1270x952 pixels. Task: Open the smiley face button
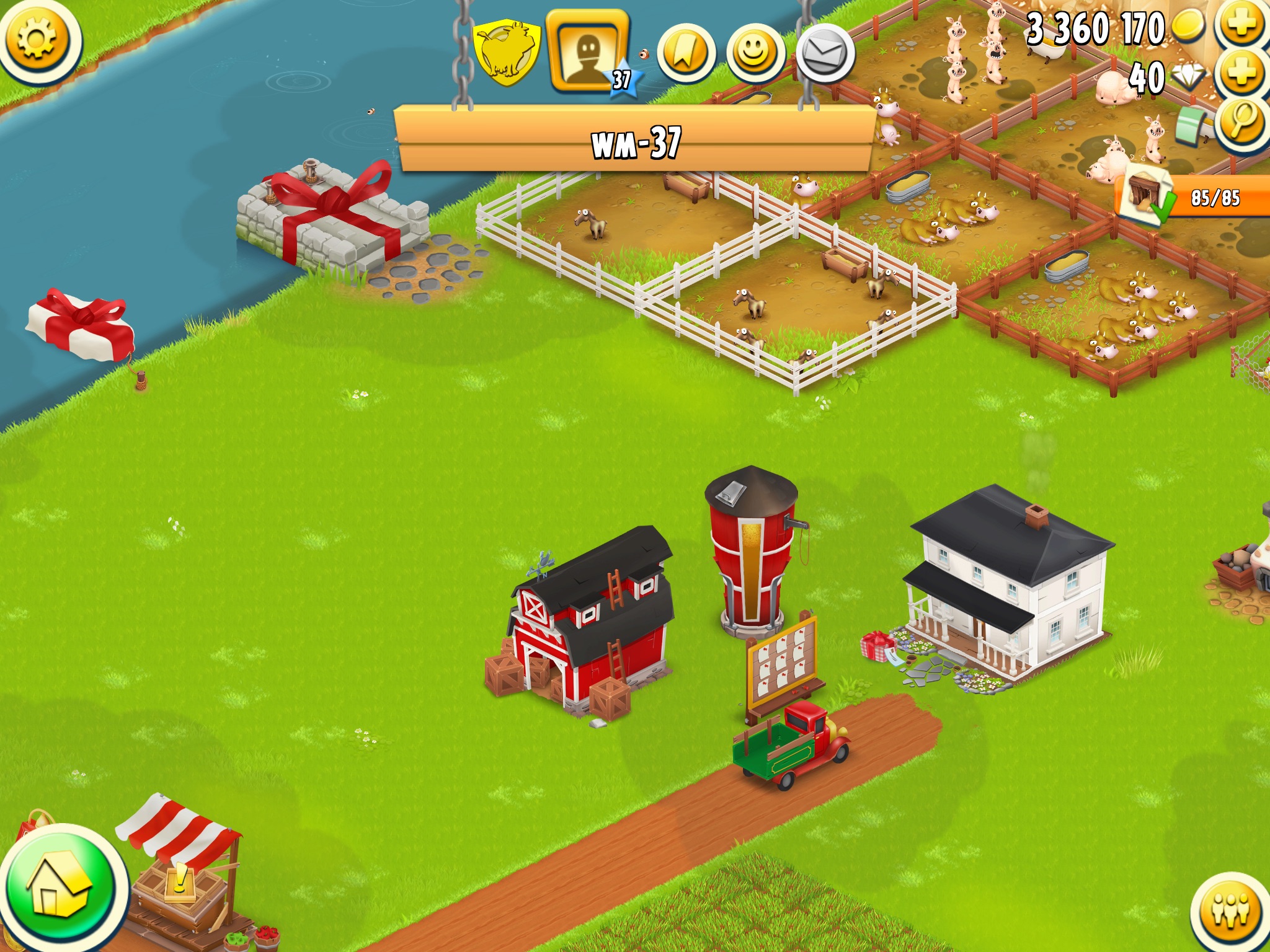755,54
